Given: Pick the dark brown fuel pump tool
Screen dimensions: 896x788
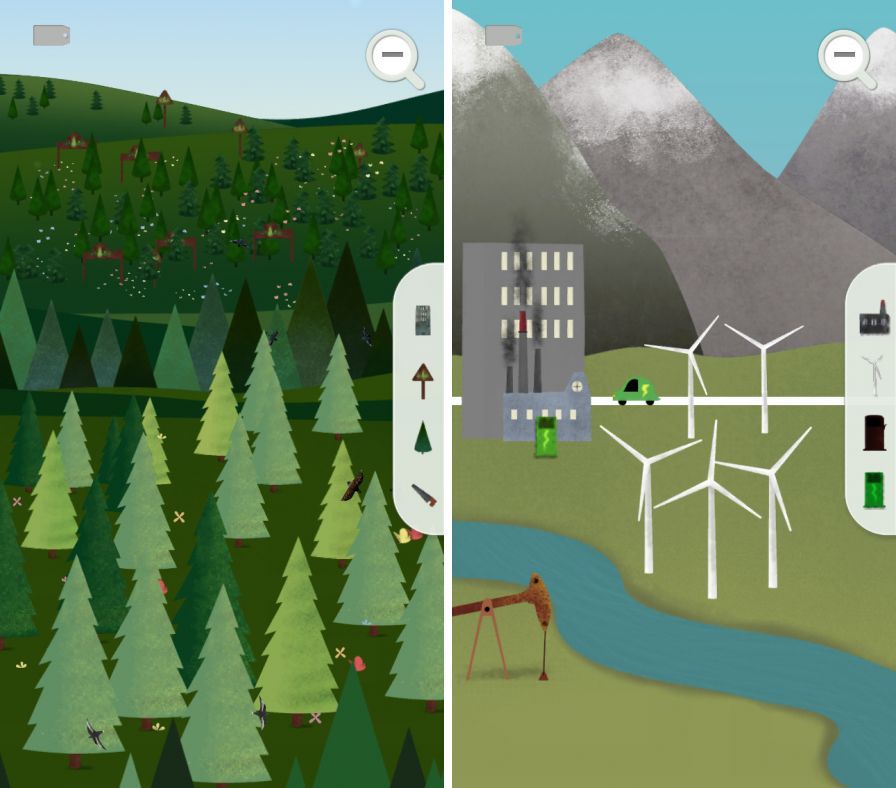Looking at the screenshot, I should (x=875, y=432).
